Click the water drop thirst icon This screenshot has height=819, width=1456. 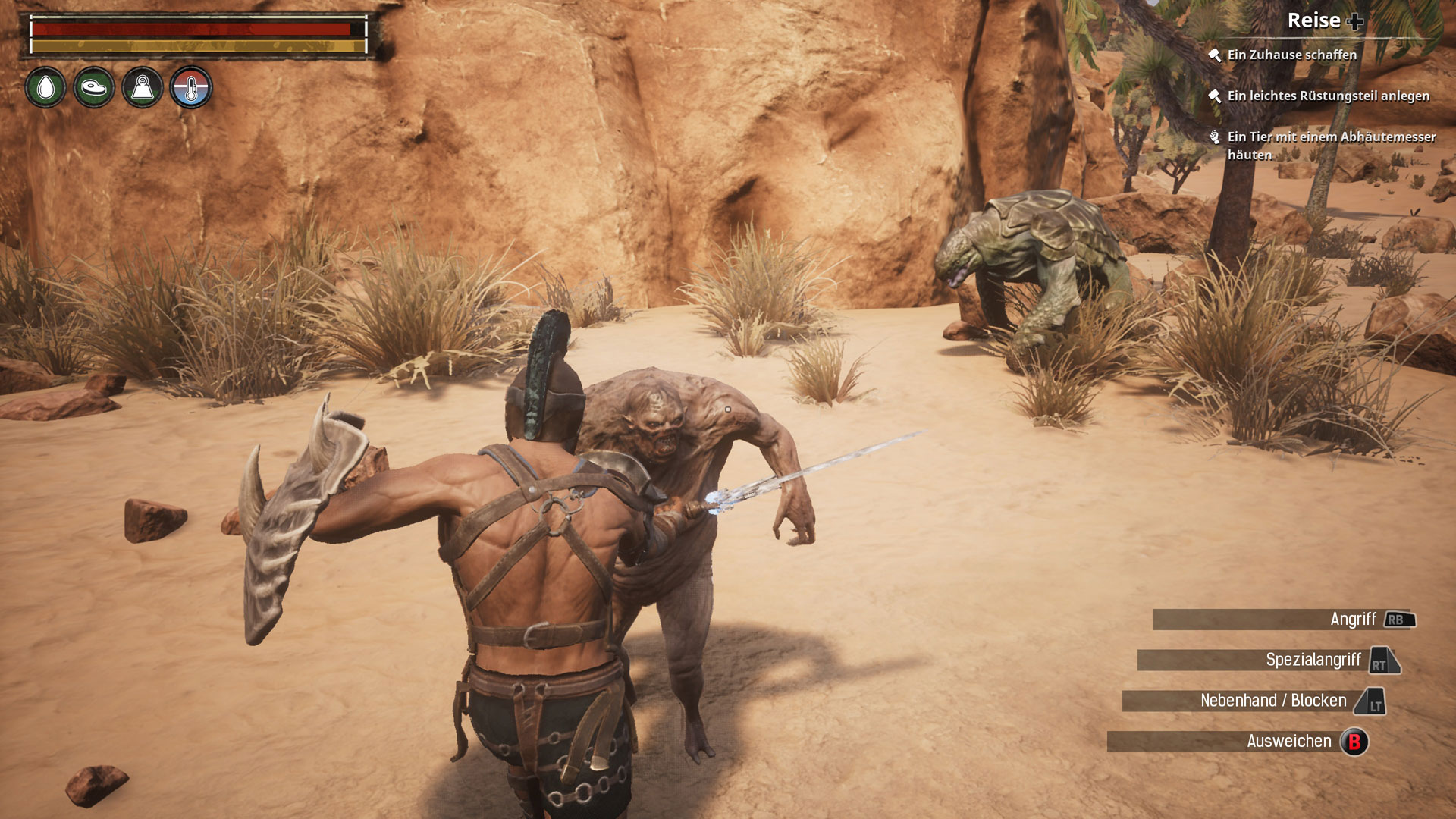click(x=45, y=88)
